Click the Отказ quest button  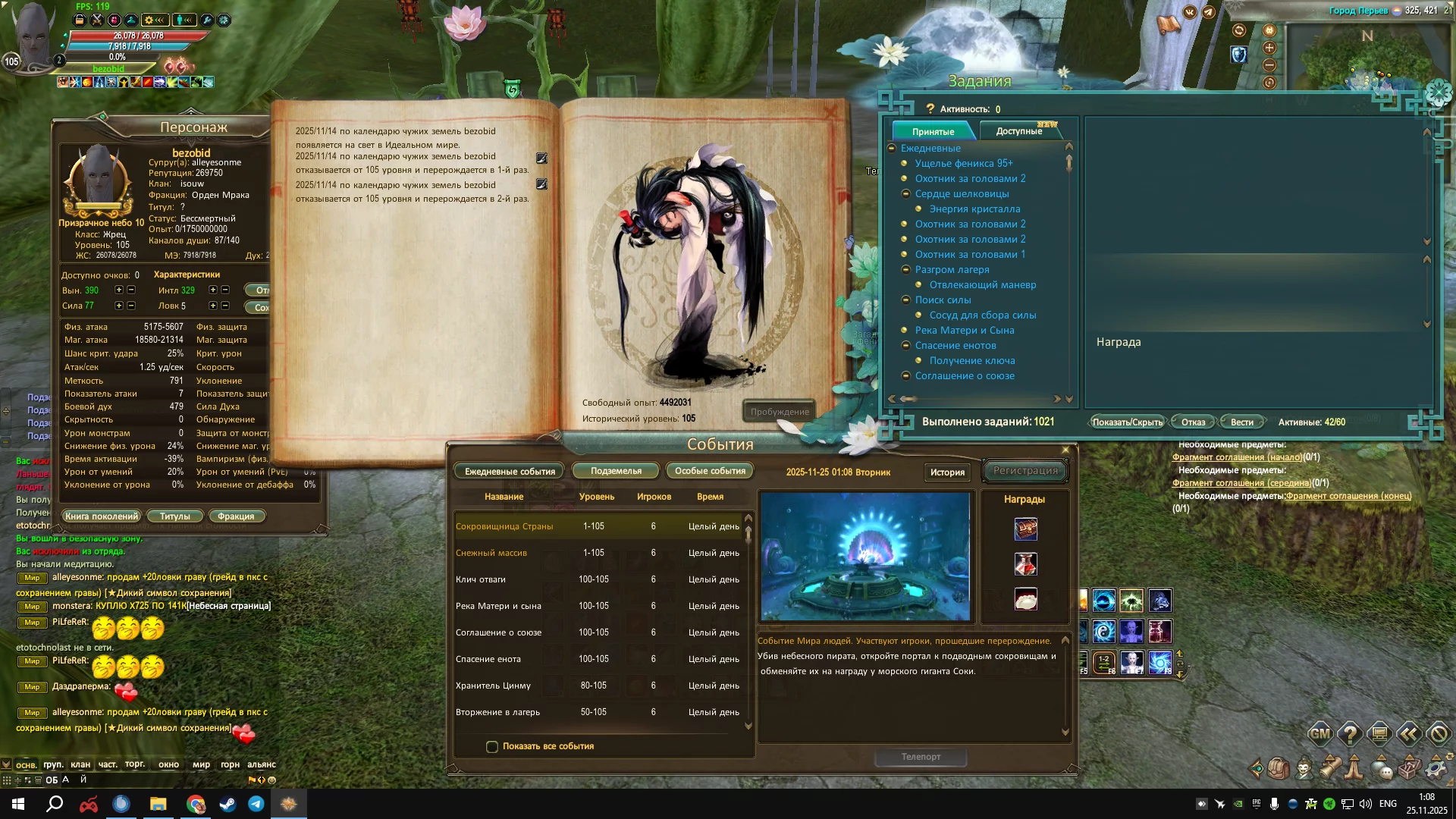[x=1193, y=422]
